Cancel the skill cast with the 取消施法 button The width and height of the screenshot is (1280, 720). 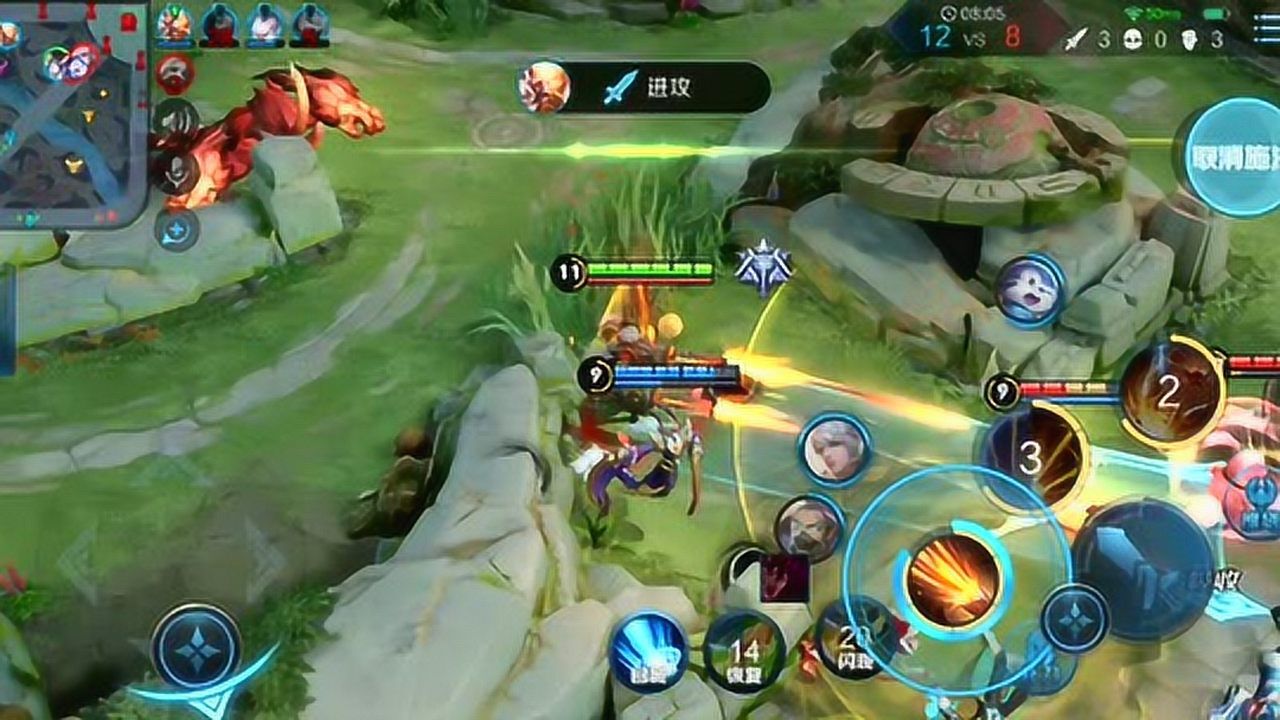click(x=1231, y=157)
